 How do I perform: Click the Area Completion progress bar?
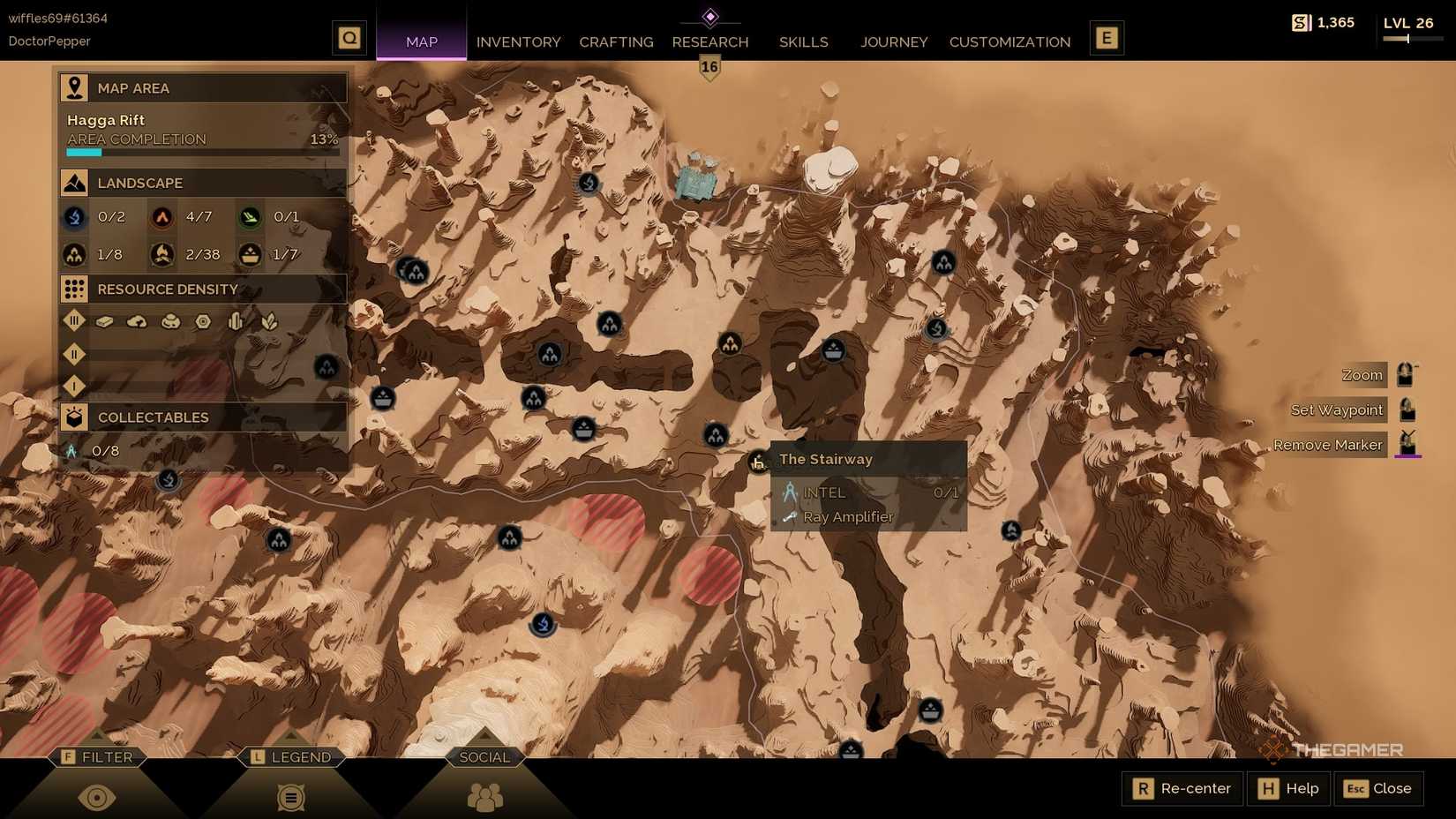202,151
